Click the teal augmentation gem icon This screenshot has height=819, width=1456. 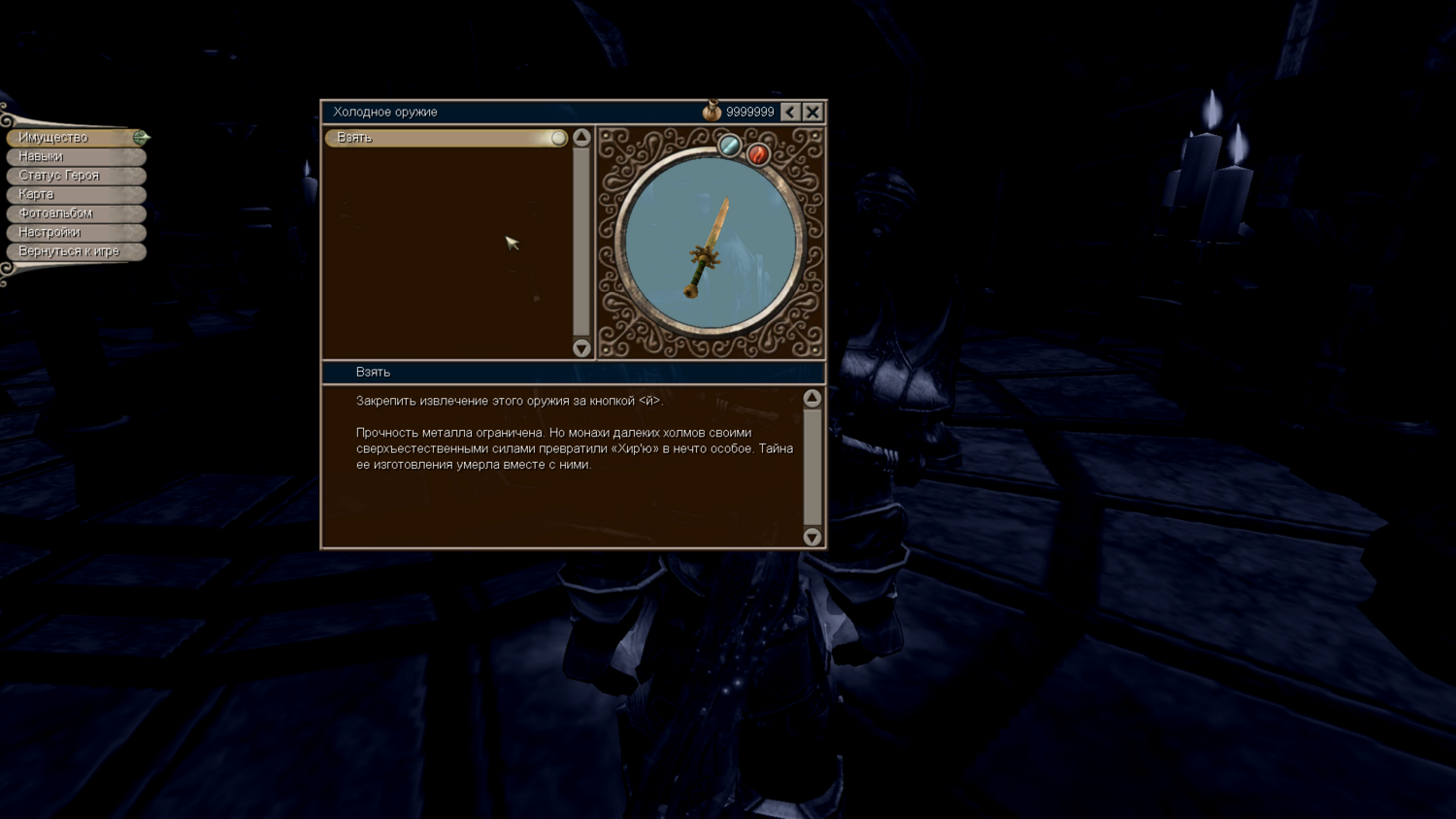pos(729,147)
